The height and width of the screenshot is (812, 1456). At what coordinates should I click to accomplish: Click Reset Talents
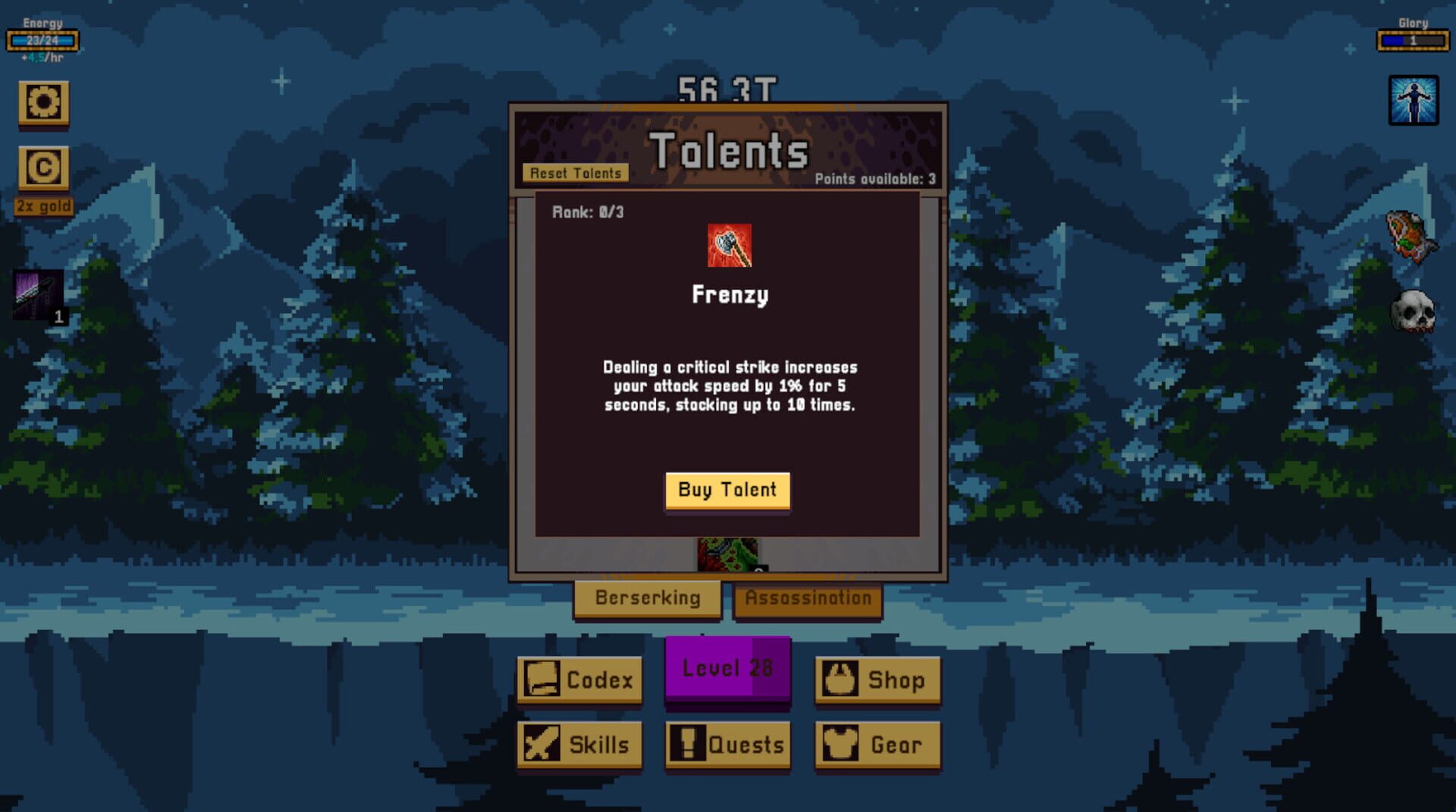tap(575, 173)
